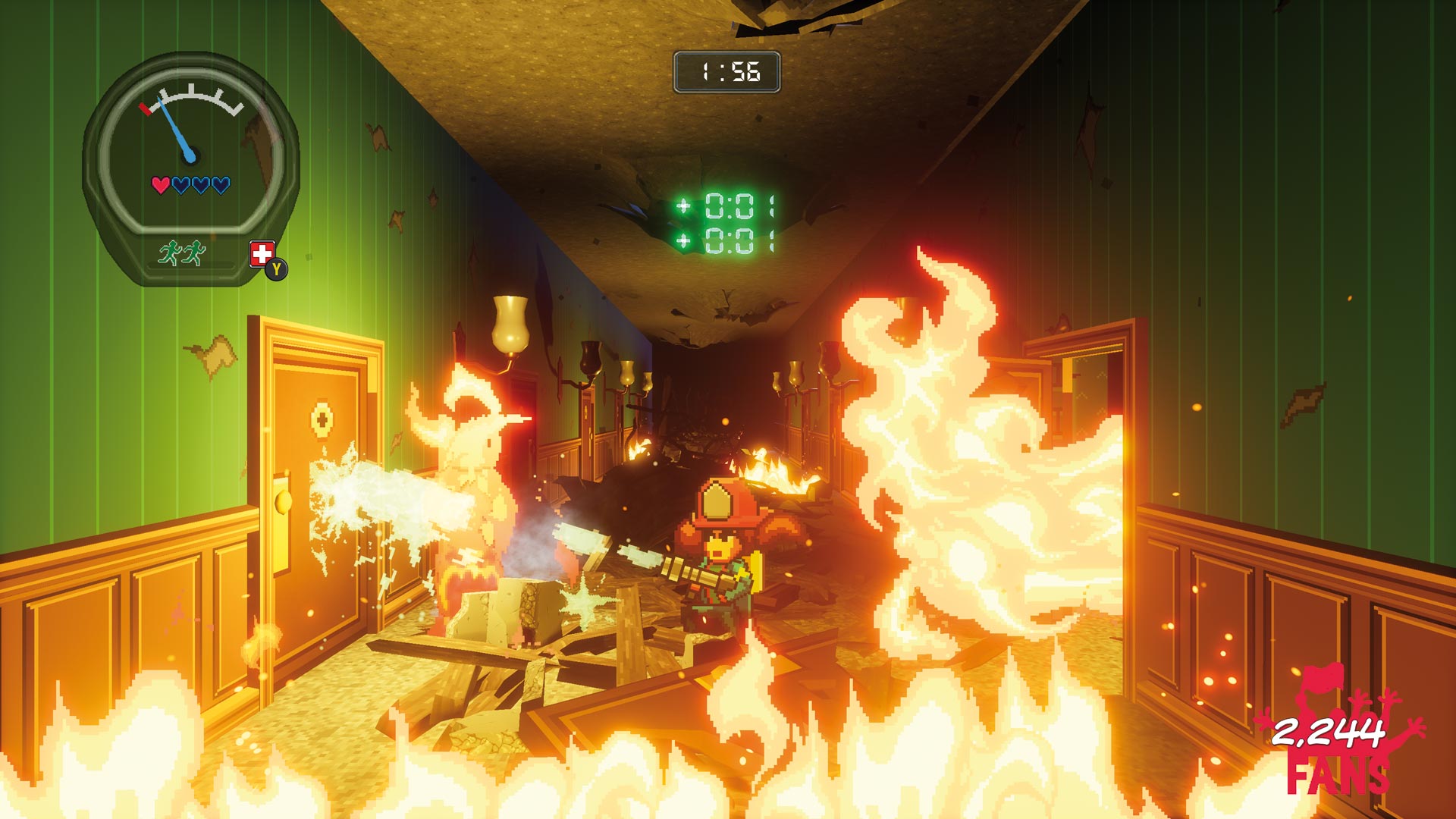The image size is (1456, 819).
Task: Select the green running survivors icon
Action: point(182,253)
